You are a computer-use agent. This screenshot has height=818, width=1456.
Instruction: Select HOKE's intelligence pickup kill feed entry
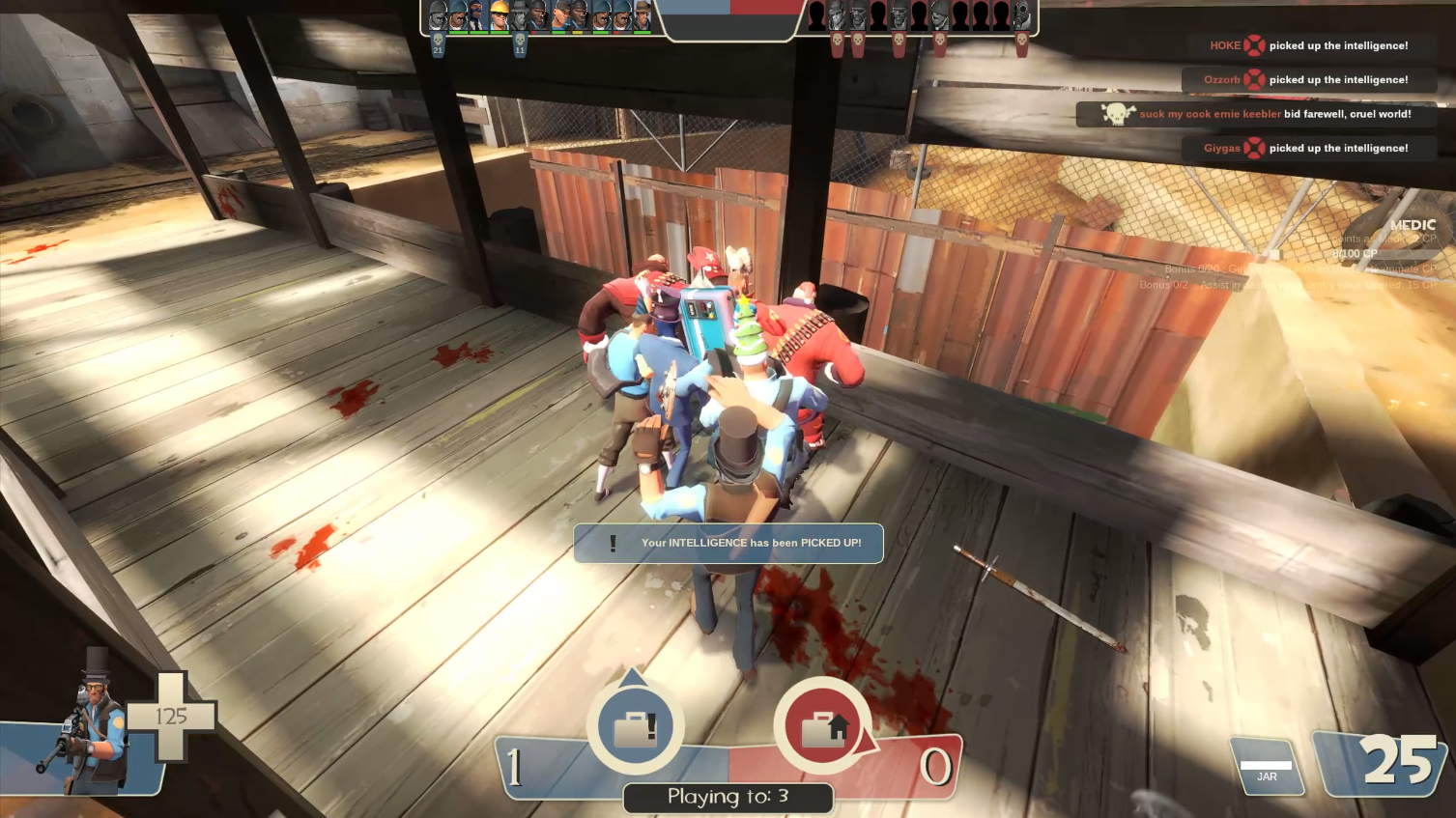(1308, 45)
